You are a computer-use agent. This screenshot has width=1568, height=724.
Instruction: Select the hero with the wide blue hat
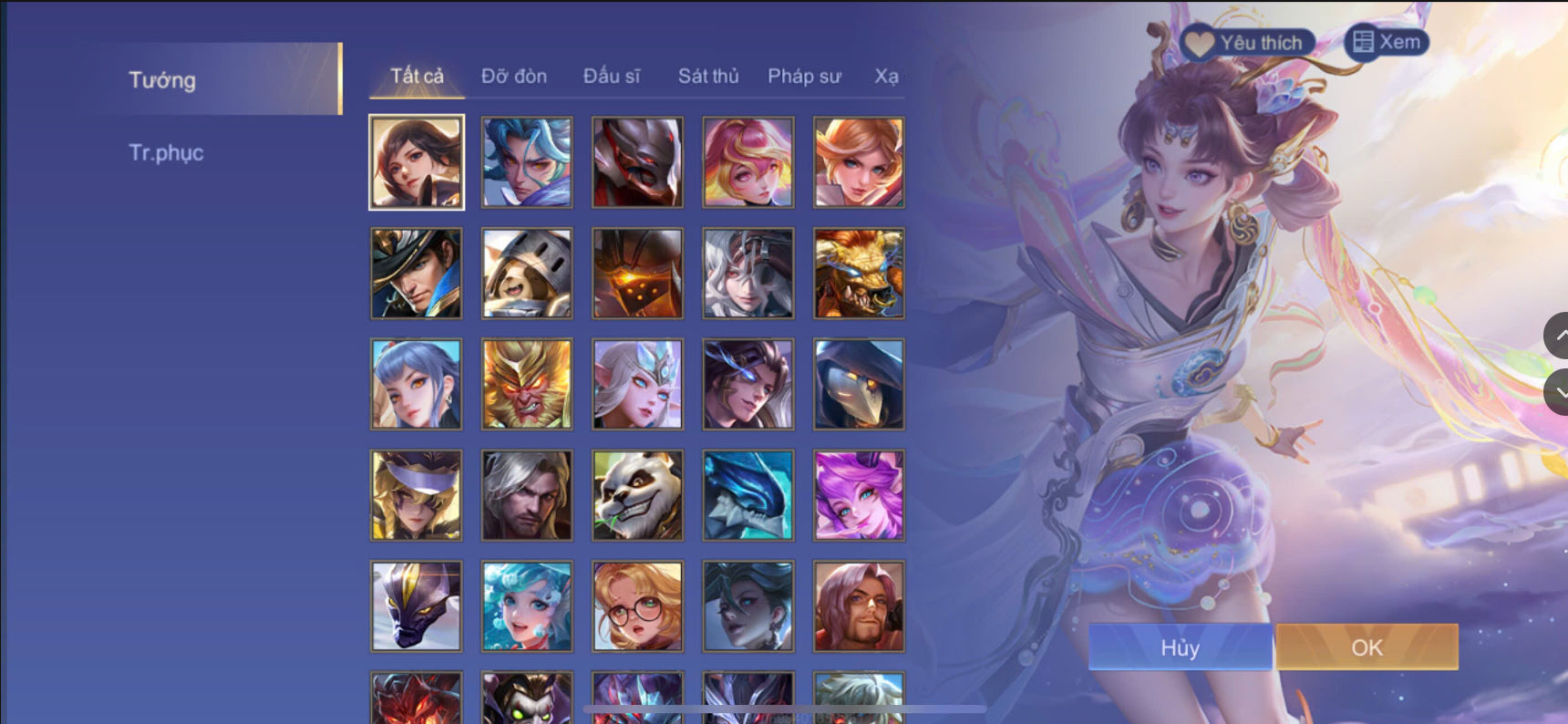[416, 273]
